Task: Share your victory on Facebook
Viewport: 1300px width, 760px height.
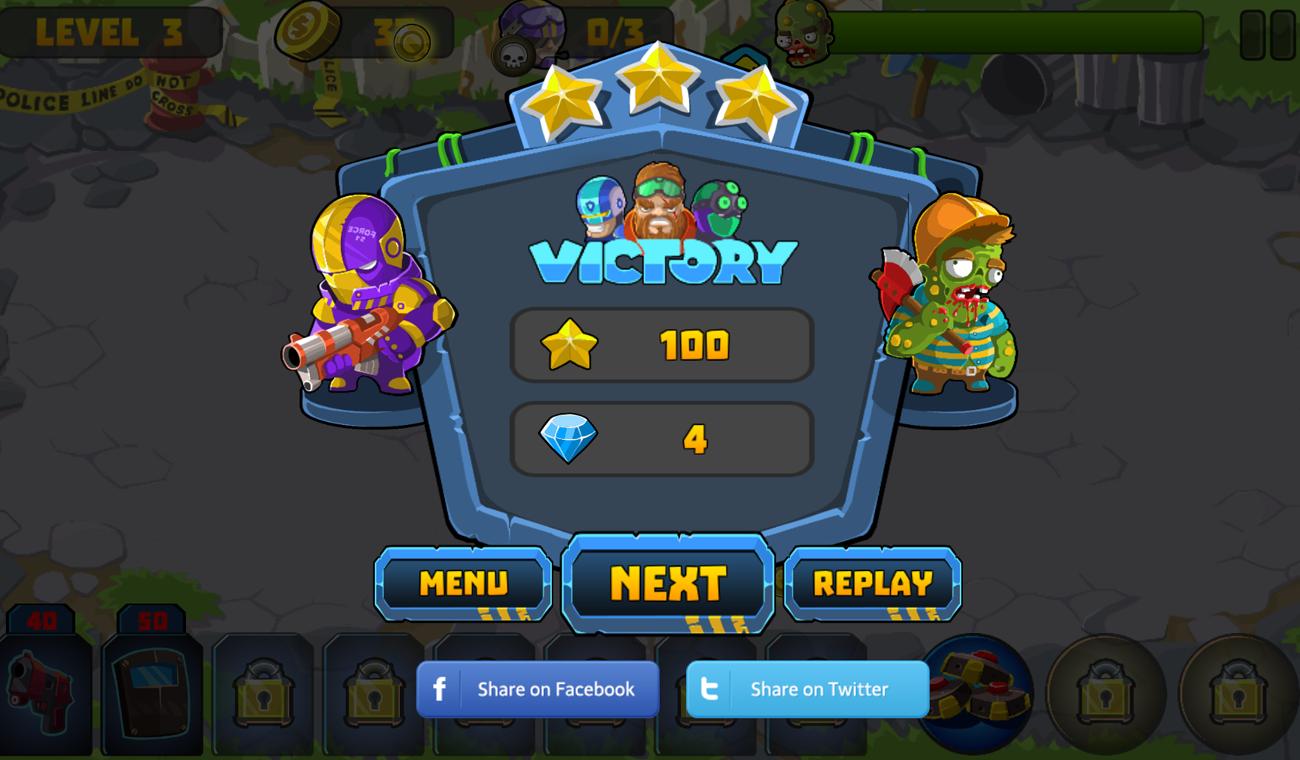Action: click(537, 689)
